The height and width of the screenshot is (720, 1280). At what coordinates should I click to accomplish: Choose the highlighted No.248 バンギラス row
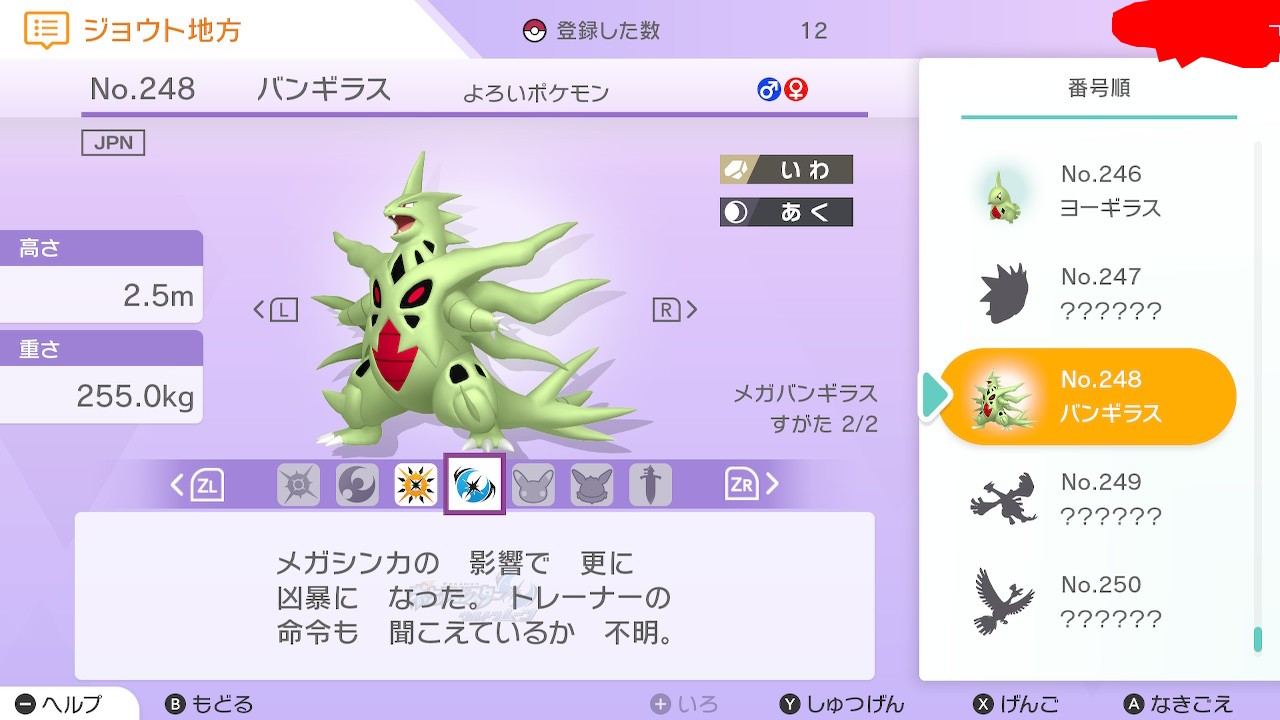1088,396
